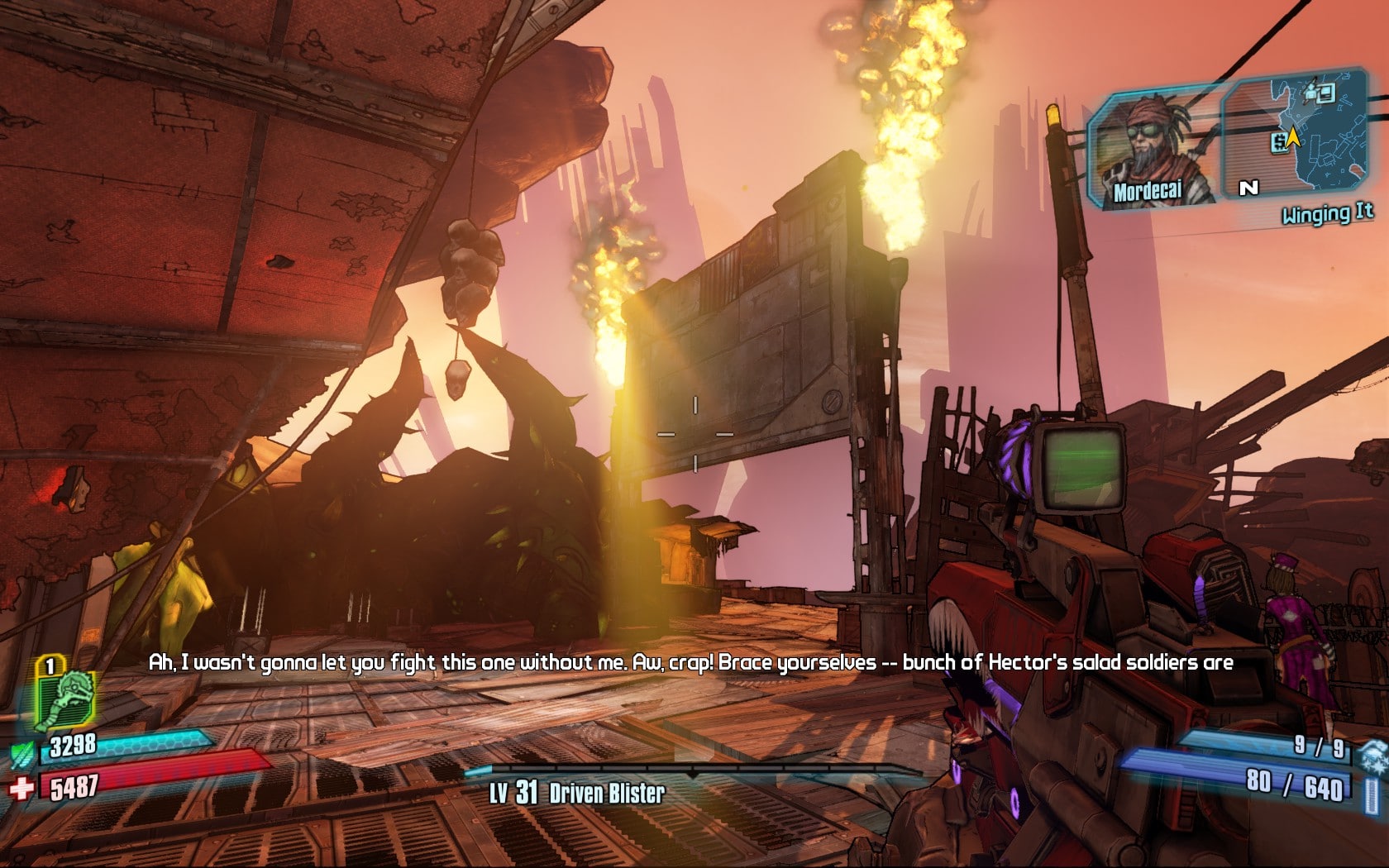Select the Mordecai nameplate
Image resolution: width=1389 pixels, height=868 pixels.
tap(1148, 192)
